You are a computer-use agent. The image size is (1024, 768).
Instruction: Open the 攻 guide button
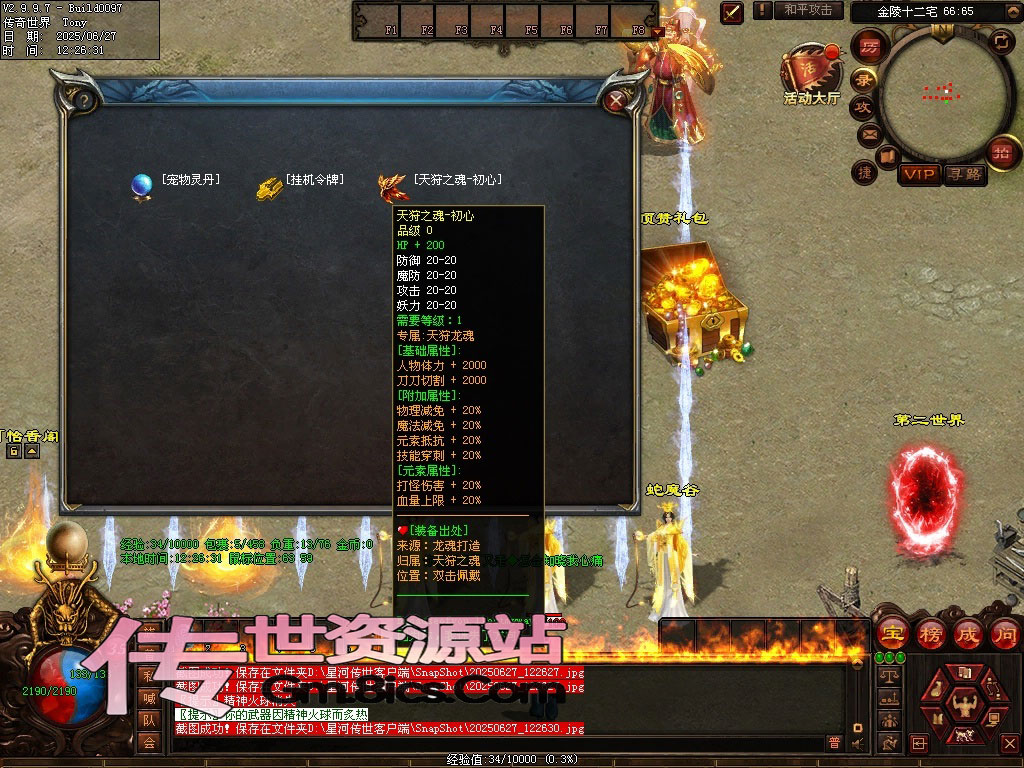click(x=862, y=106)
